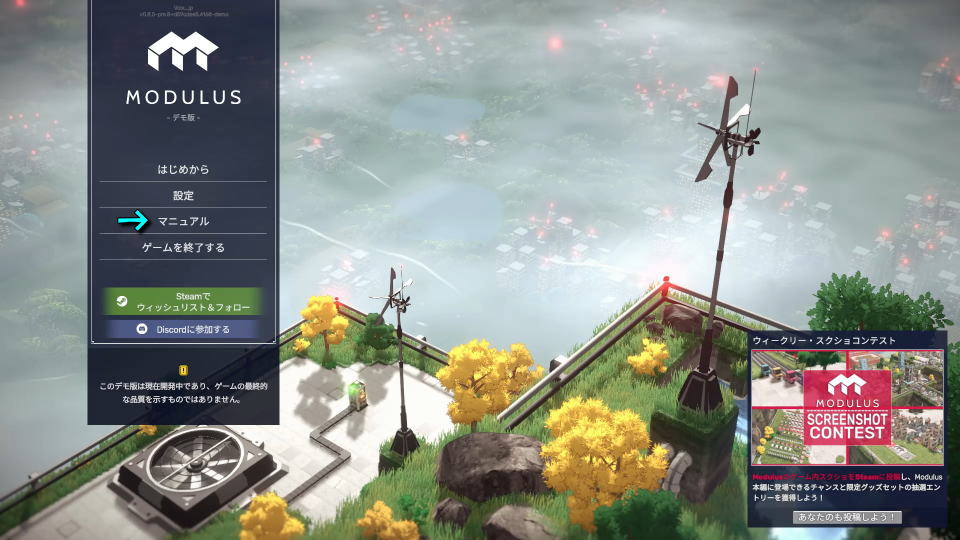Join the Discord via Discordに参加する
This screenshot has height=540, width=960.
[x=183, y=329]
